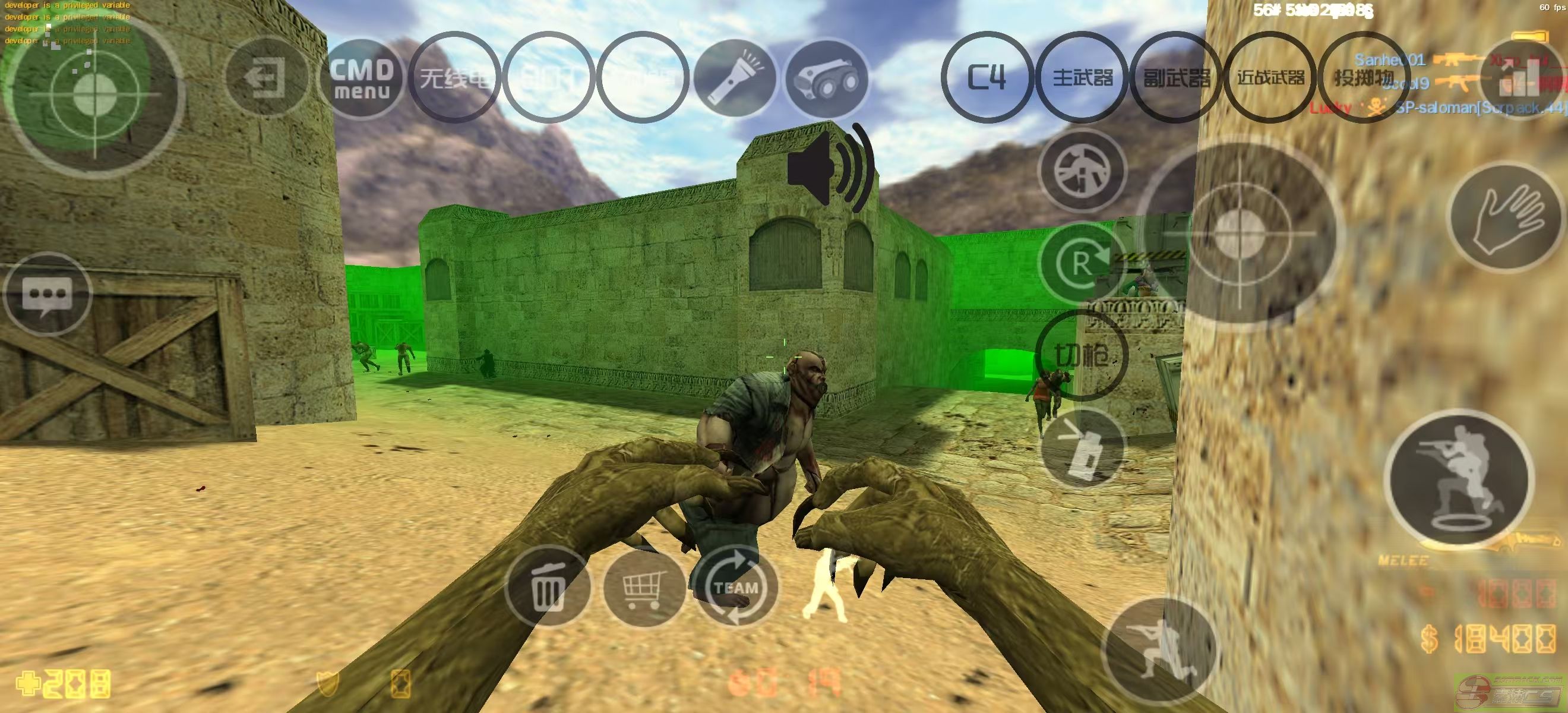Choose the 投掷物 throwables button
Image resolution: width=1568 pixels, height=713 pixels.
pos(1364,77)
